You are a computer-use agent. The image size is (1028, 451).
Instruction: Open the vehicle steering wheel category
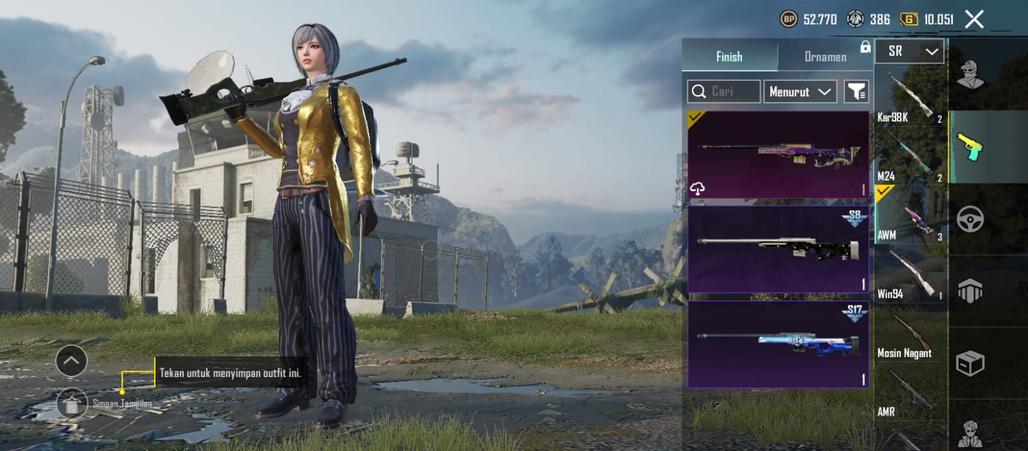click(970, 219)
